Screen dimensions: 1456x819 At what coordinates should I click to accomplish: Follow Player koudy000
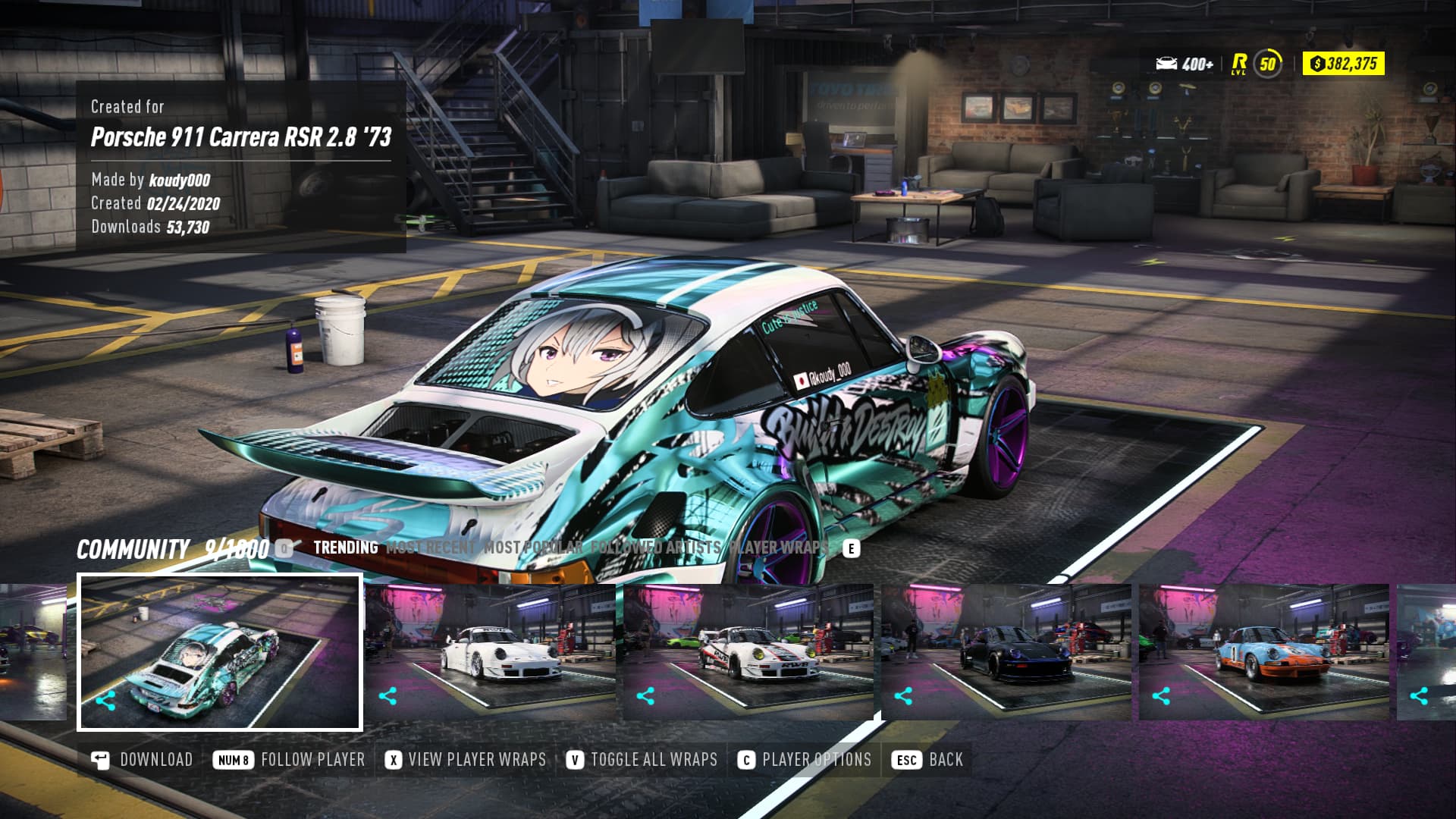click(x=289, y=760)
